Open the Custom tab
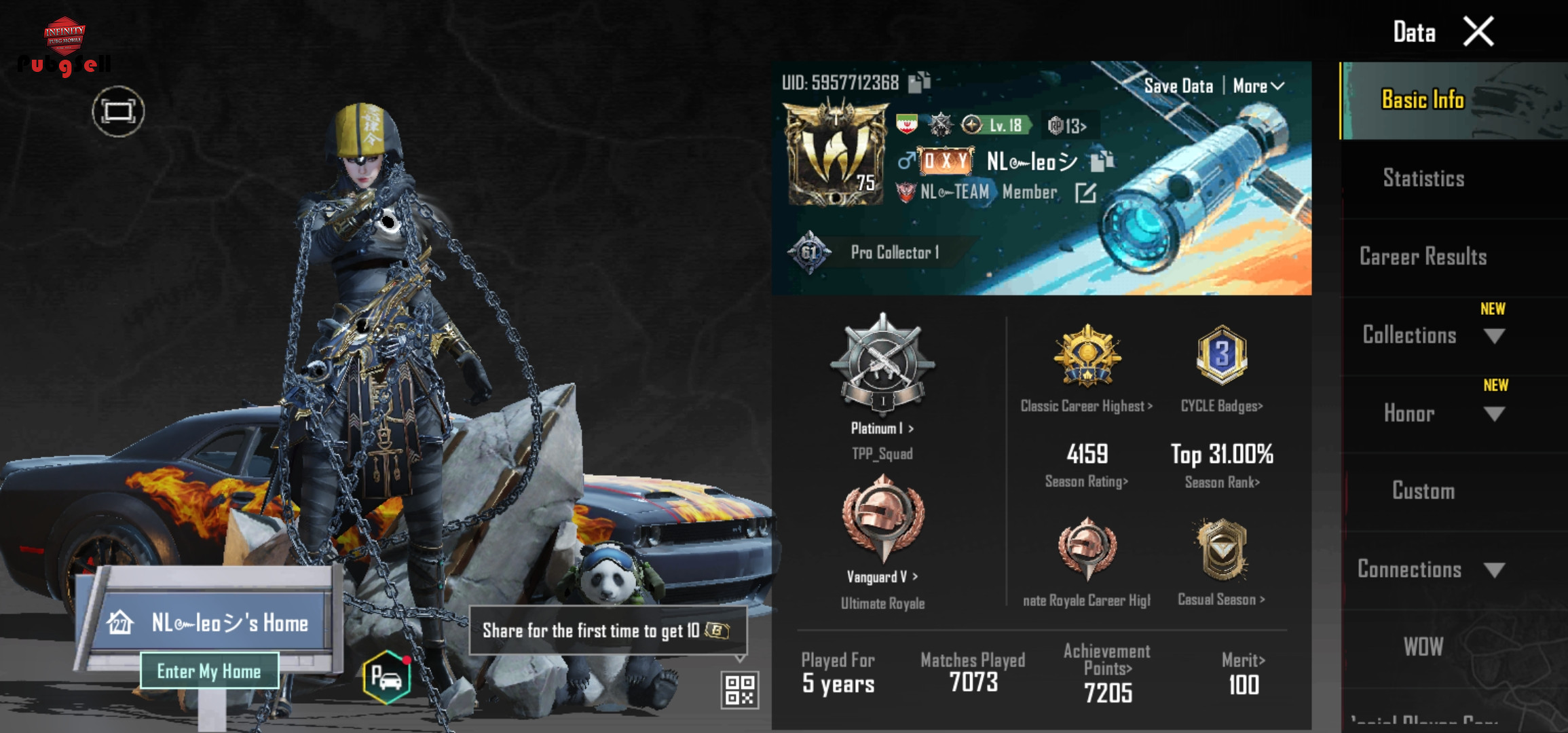This screenshot has width=1568, height=733. pos(1423,491)
